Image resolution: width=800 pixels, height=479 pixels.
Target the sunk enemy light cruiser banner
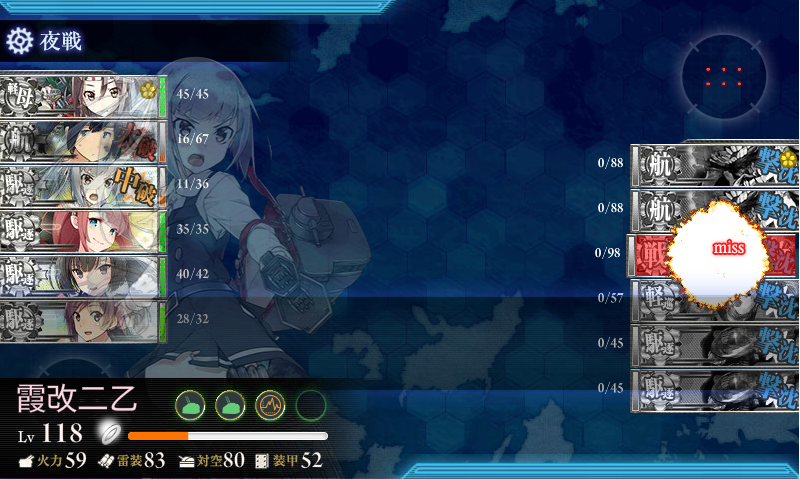(714, 300)
